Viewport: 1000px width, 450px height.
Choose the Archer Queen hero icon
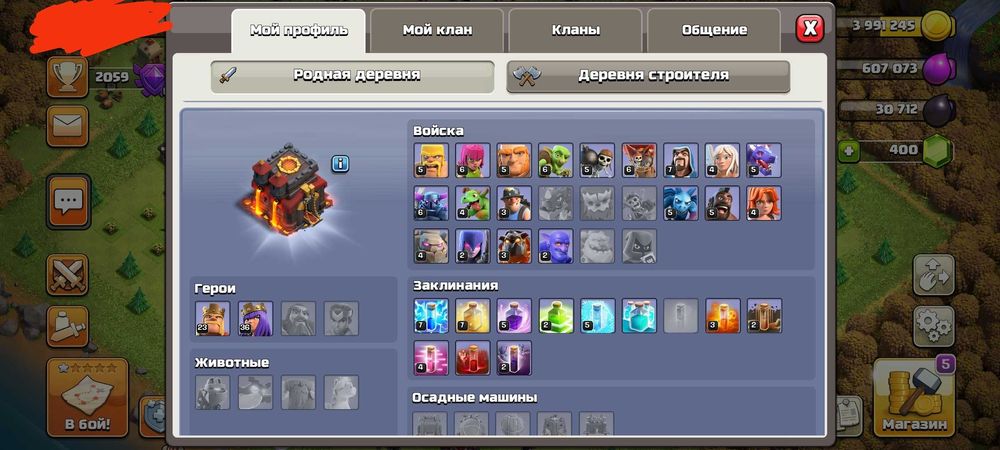point(255,318)
